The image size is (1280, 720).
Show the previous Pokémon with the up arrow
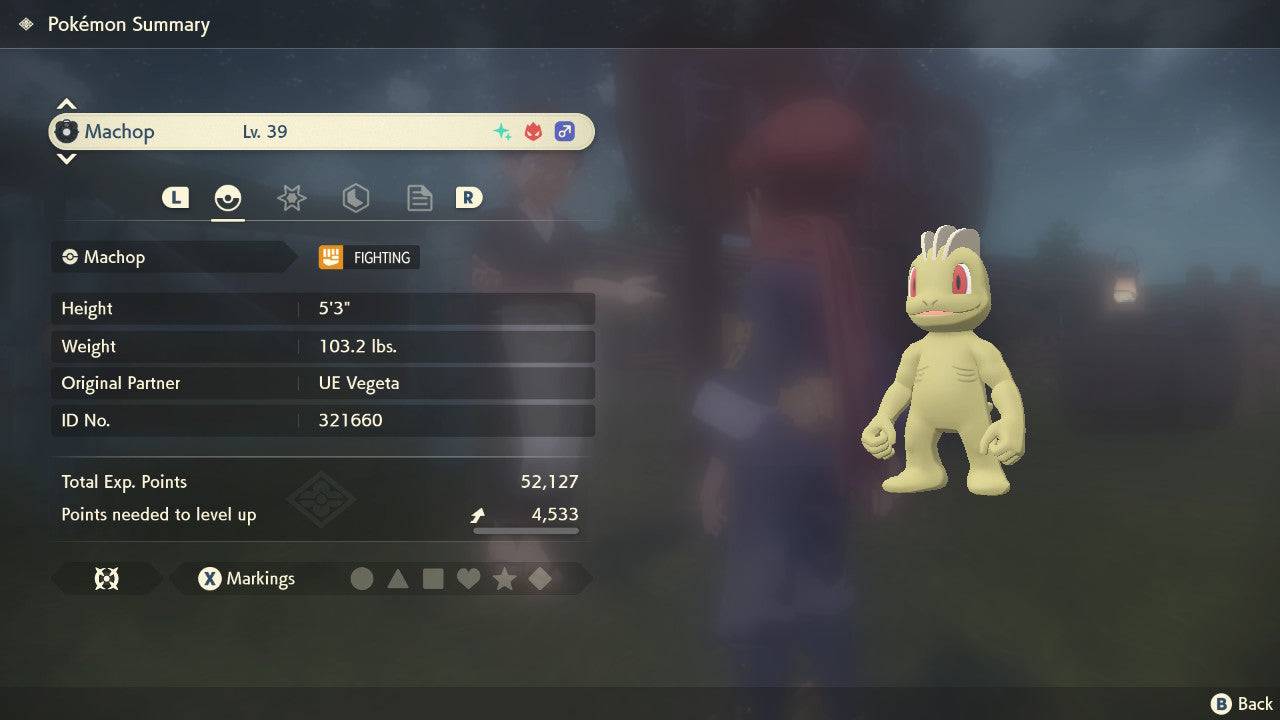point(66,104)
